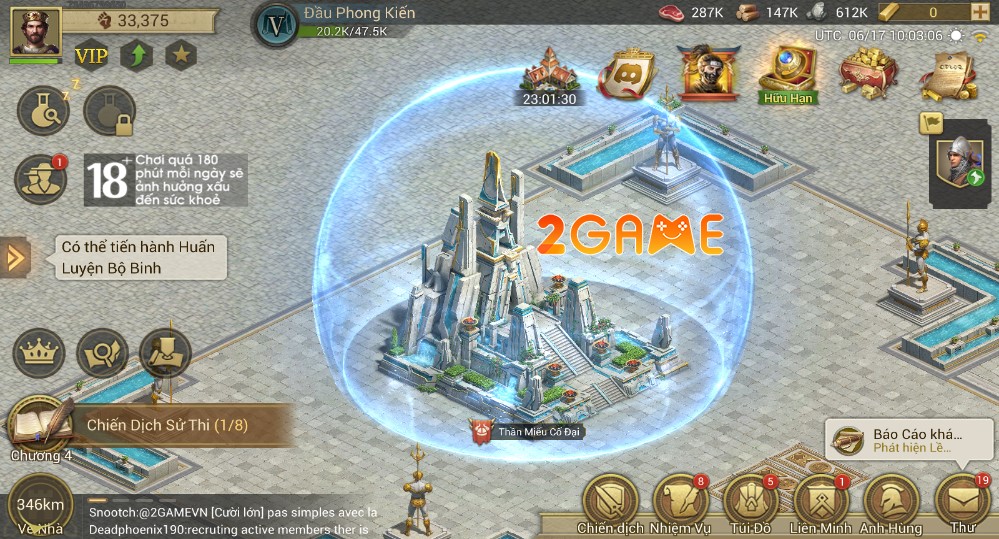The width and height of the screenshot is (999, 539).
Task: Open the research flask icon
Action: [x=43, y=111]
